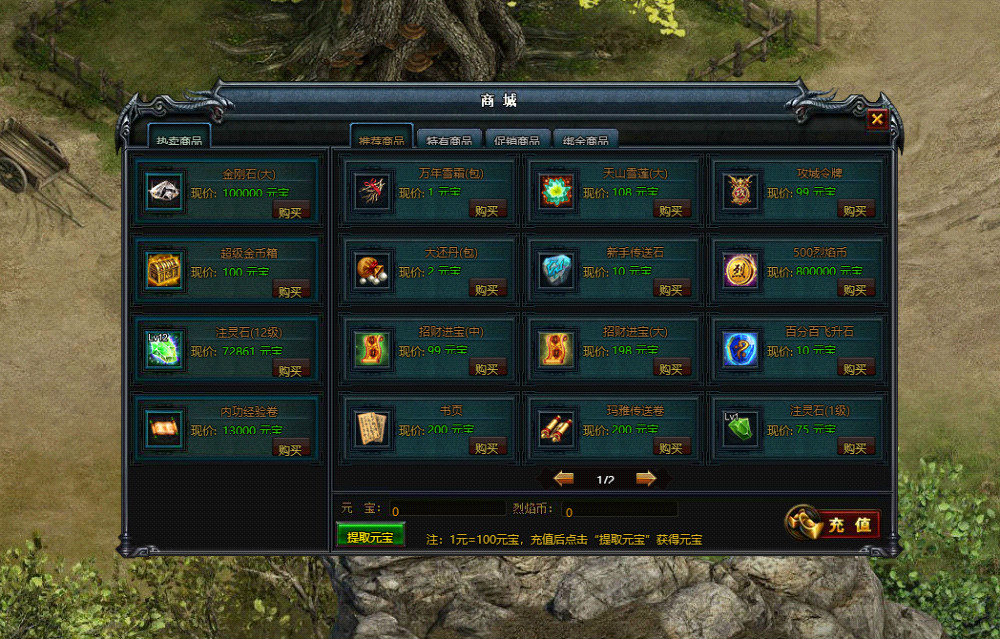Select the 500烈焰币 coin icon

[x=741, y=269]
